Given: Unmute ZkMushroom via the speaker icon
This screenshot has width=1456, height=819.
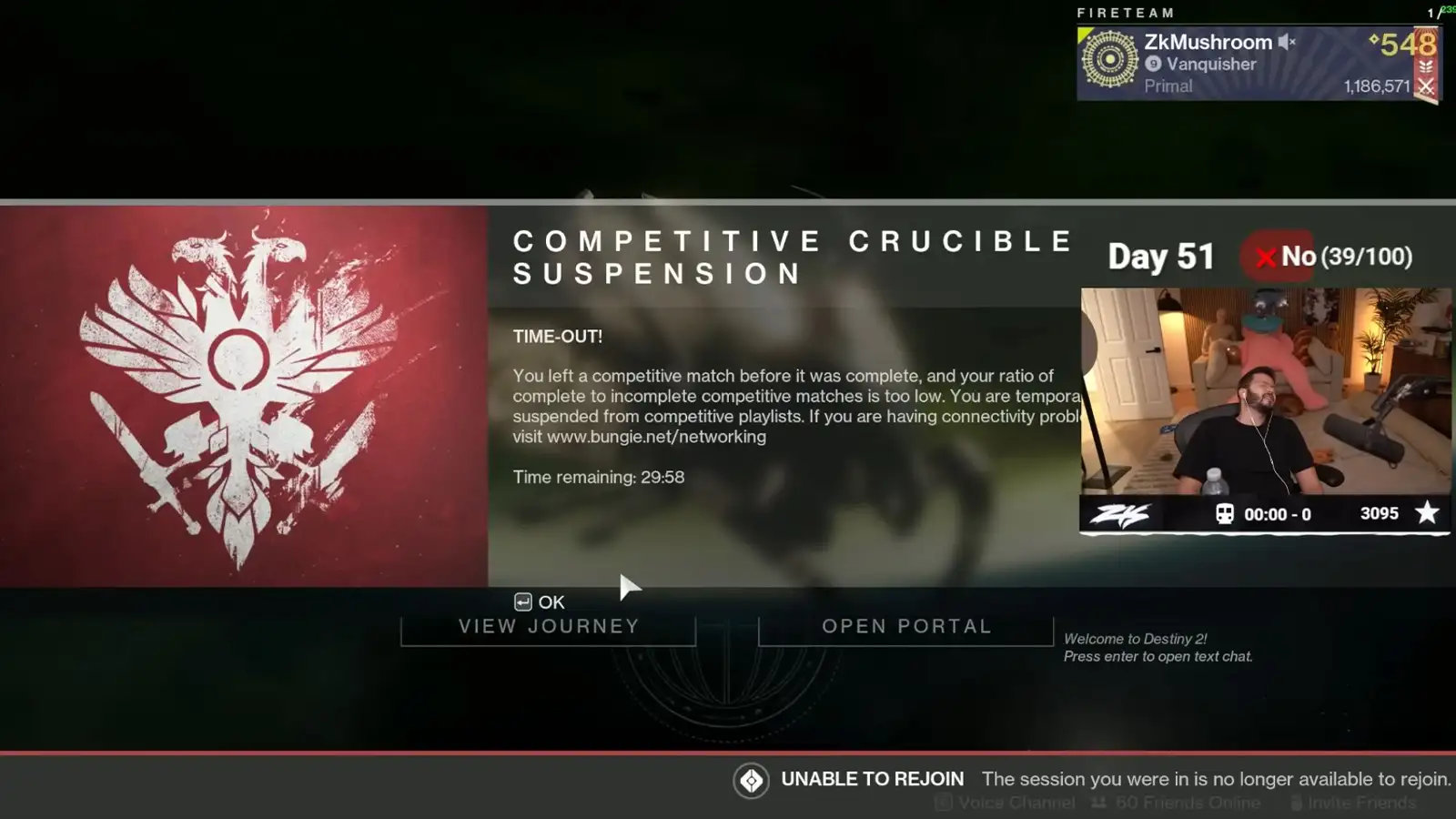Looking at the screenshot, I should 1285,42.
